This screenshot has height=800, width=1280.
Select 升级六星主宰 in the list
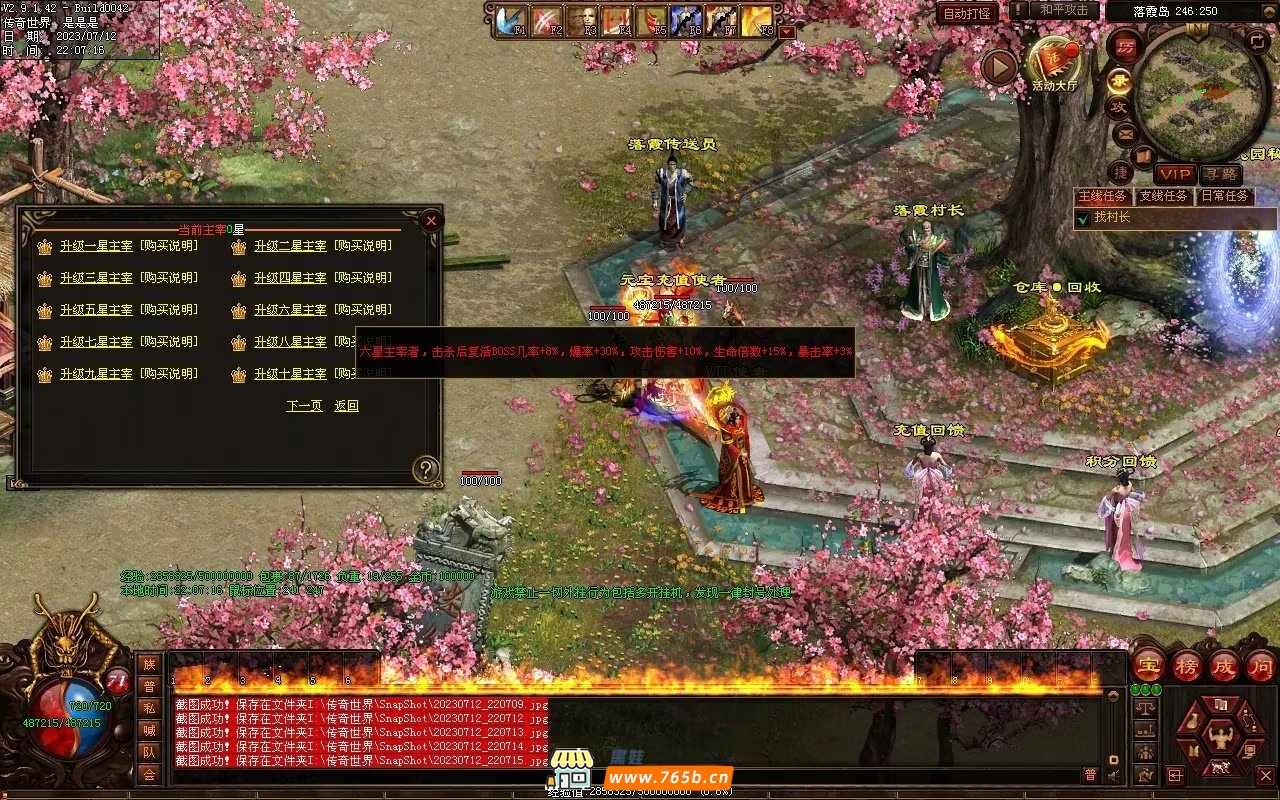pyautogui.click(x=290, y=310)
